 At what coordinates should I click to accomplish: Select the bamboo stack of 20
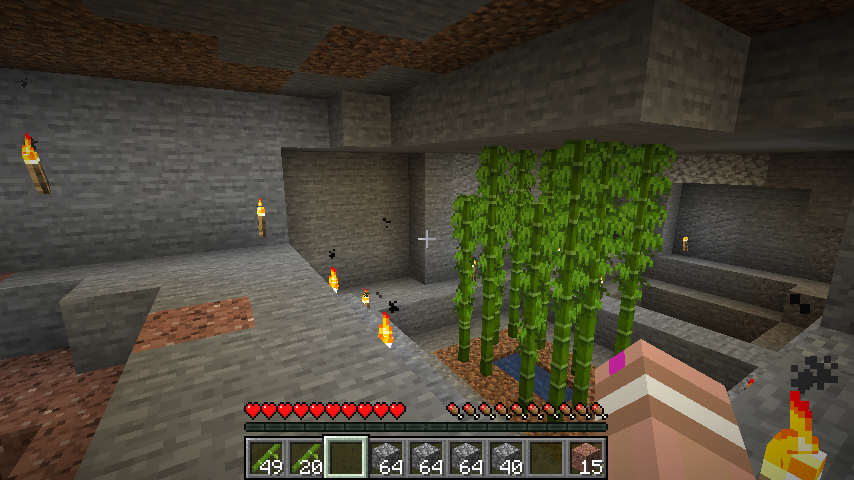click(x=307, y=457)
